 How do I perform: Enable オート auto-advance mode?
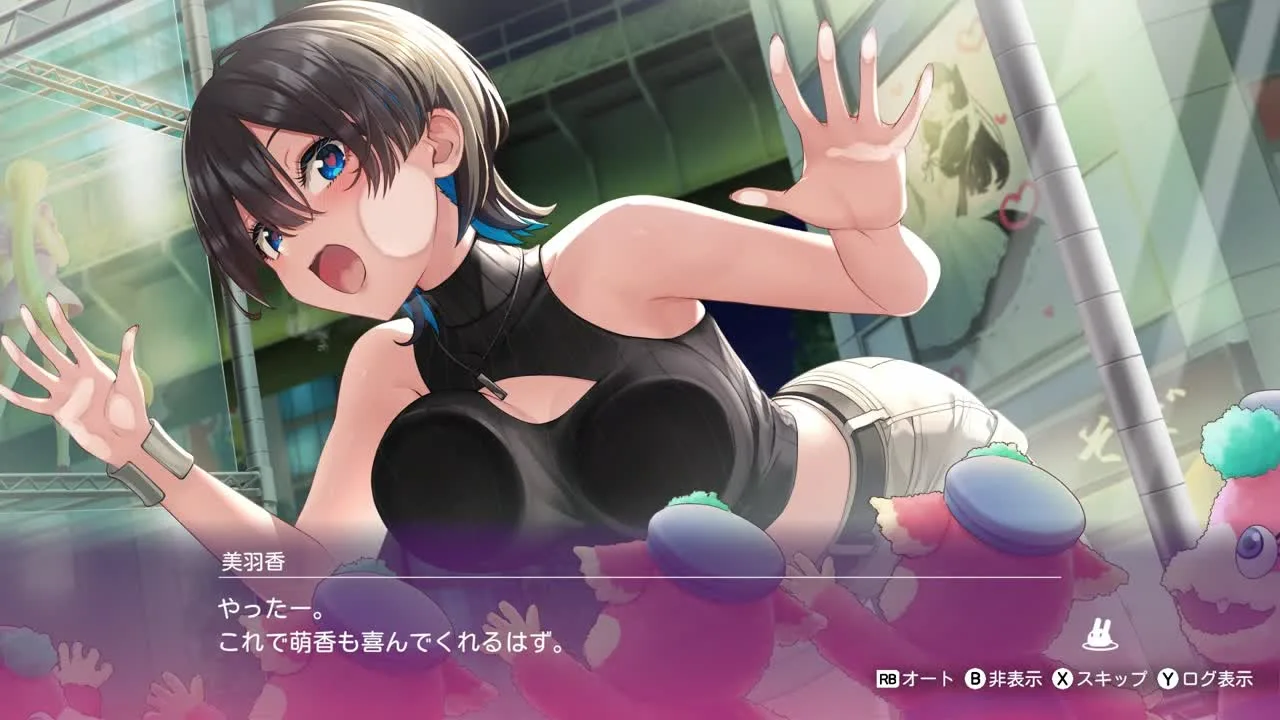[915, 679]
